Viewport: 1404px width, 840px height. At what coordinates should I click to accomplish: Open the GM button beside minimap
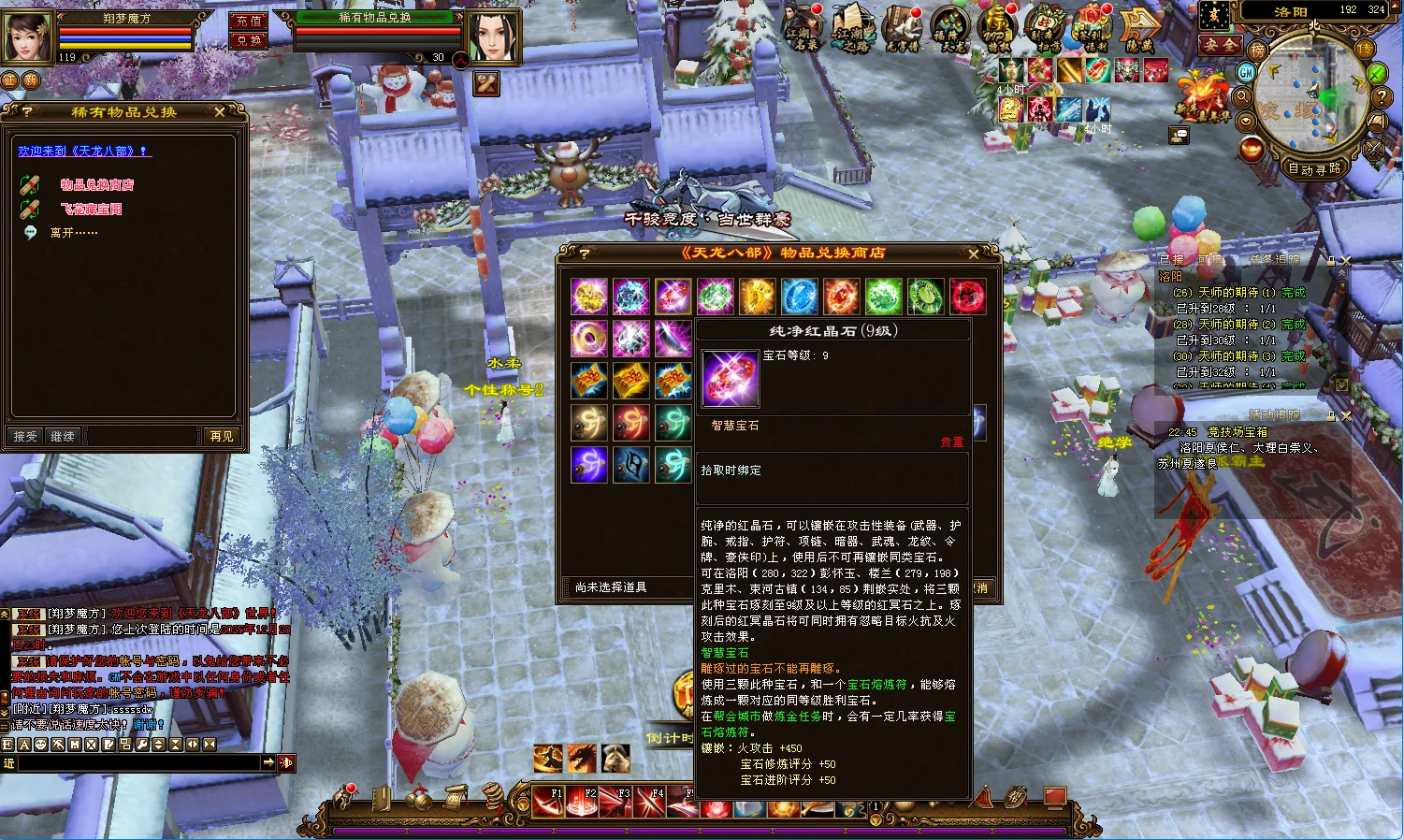click(x=1246, y=72)
